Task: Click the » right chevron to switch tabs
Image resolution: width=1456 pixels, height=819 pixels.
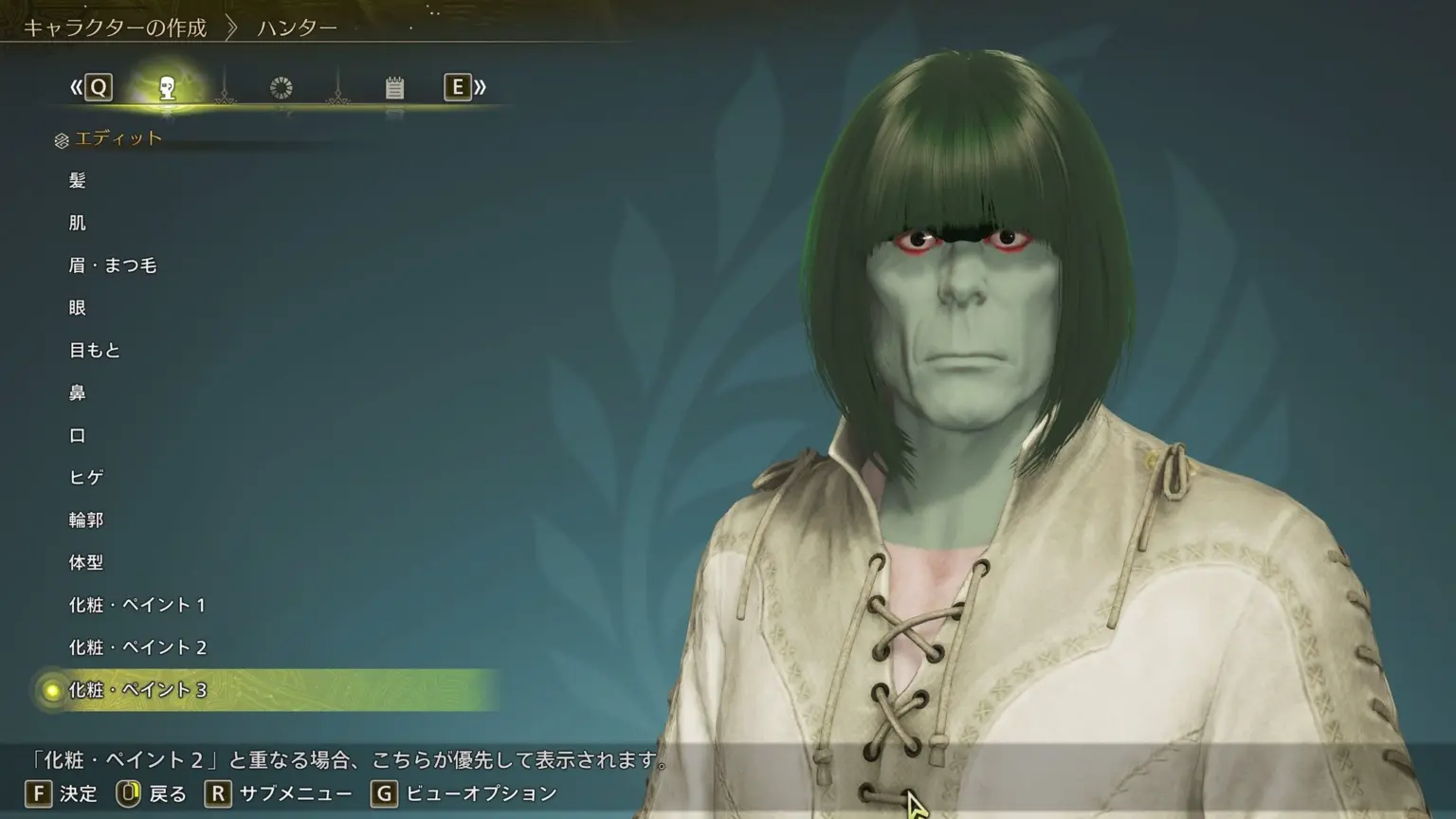Action: coord(482,87)
